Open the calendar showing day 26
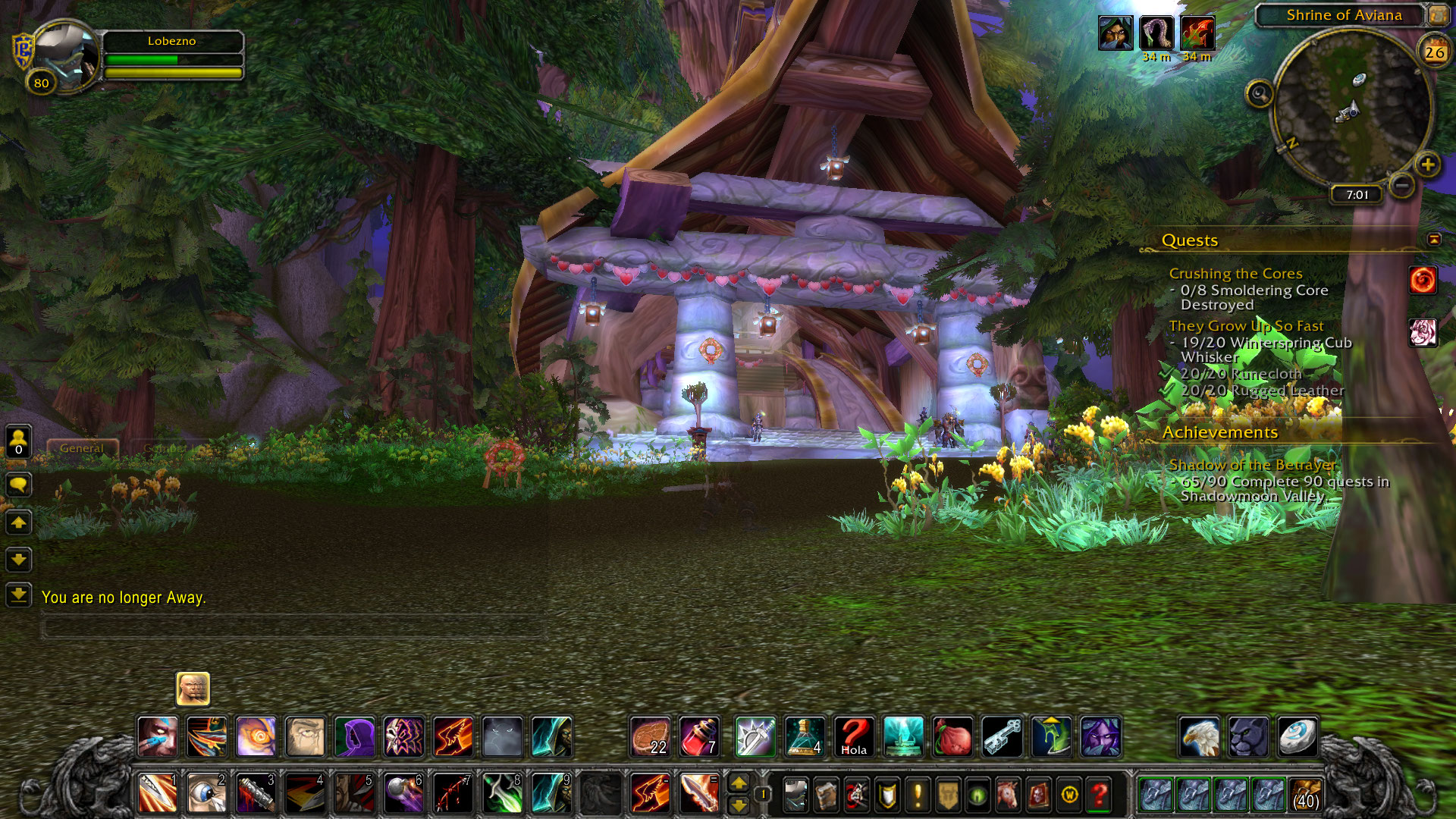This screenshot has height=819, width=1456. pos(1434,52)
